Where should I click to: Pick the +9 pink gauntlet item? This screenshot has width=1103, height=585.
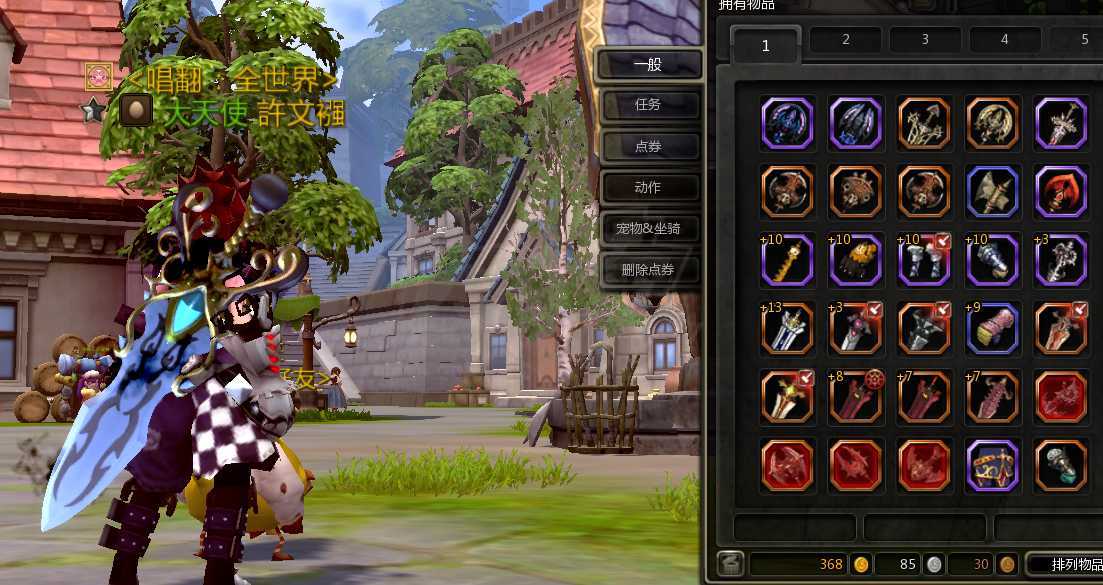pyautogui.click(x=993, y=328)
